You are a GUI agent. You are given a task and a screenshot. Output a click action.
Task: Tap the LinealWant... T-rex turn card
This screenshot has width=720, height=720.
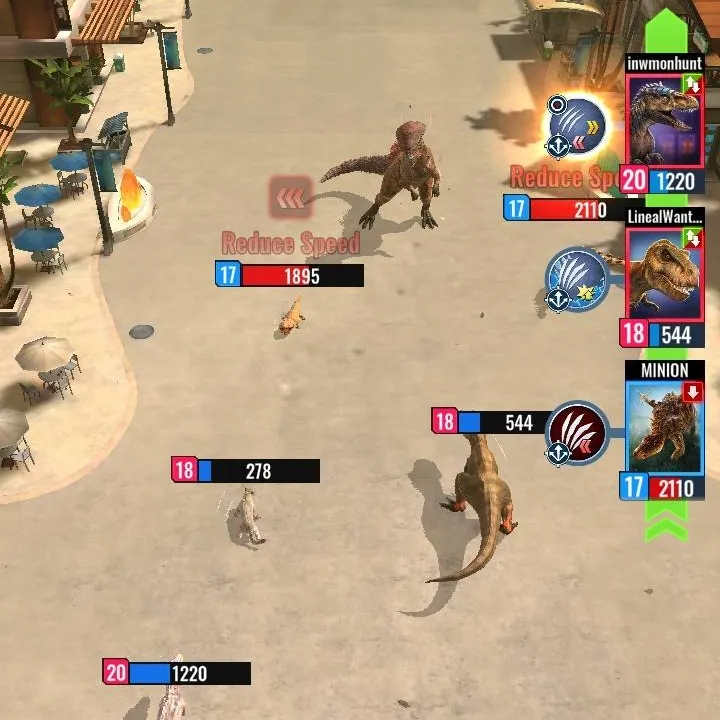pos(664,274)
